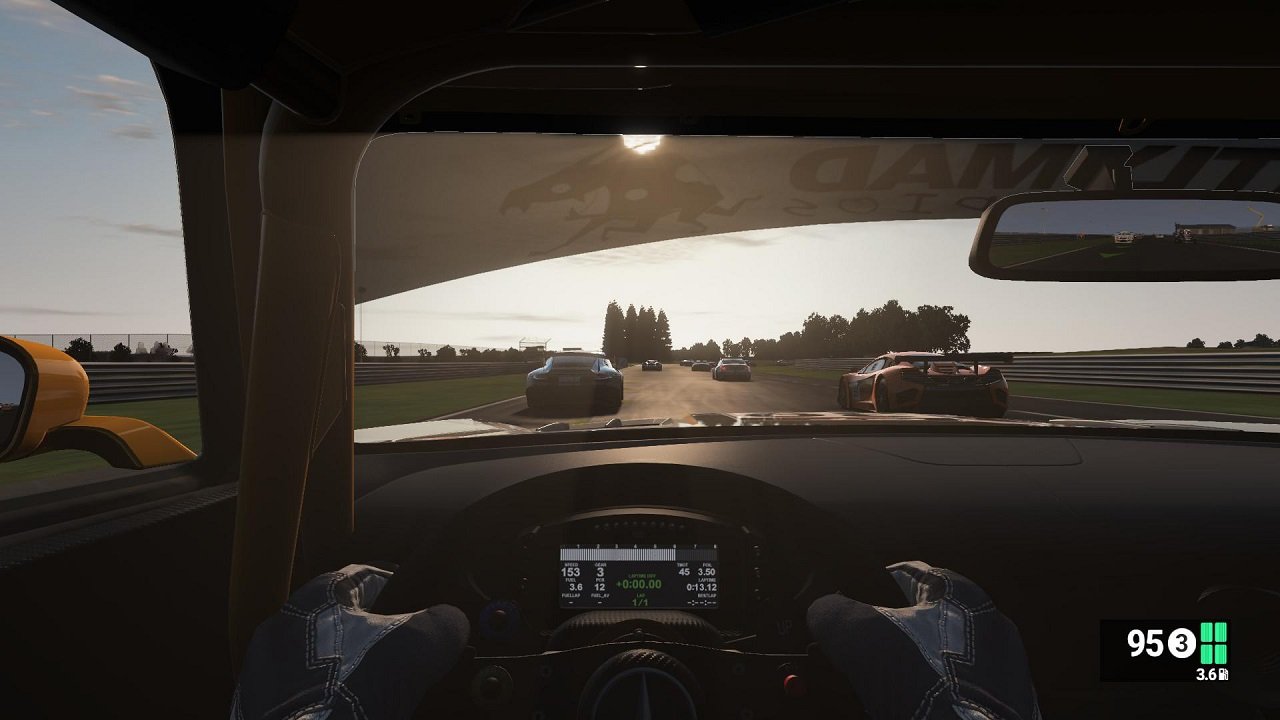Image resolution: width=1280 pixels, height=720 pixels.
Task: Click the green LAPTIME DIFF +0:00.00 readout
Action: click(x=640, y=583)
